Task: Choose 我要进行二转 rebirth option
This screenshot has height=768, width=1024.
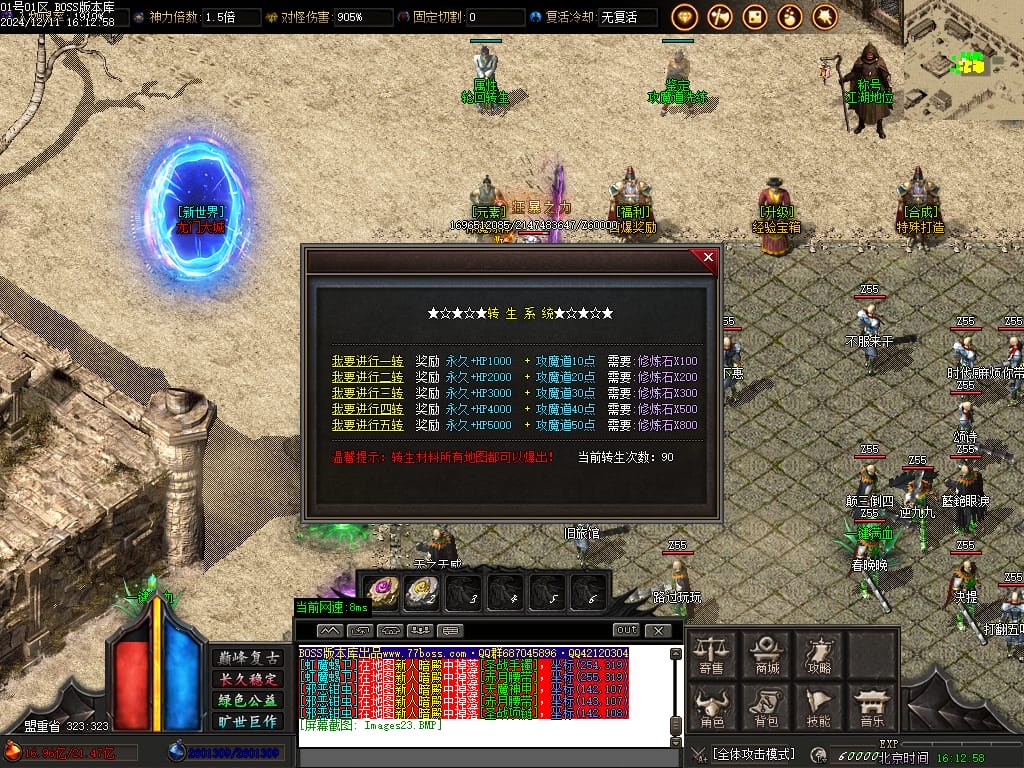Action: (x=367, y=377)
